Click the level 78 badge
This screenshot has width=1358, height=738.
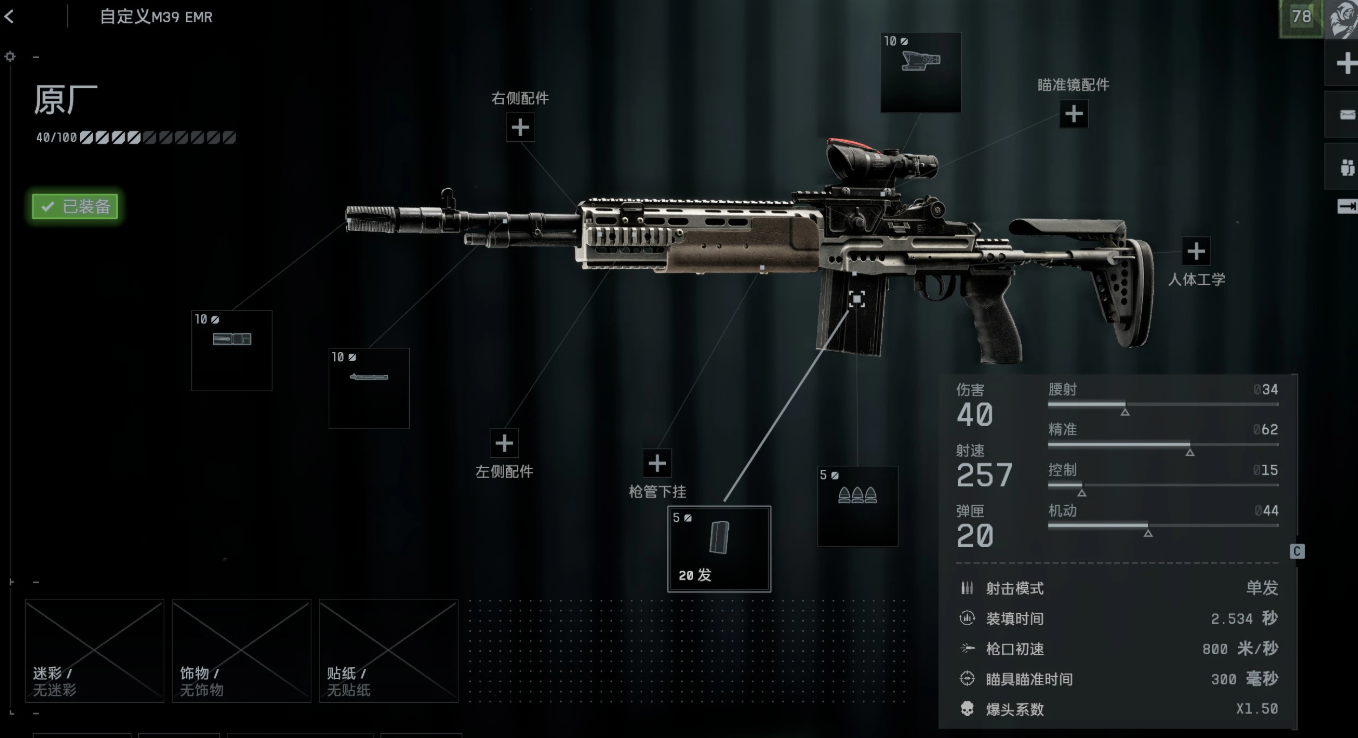pos(1301,17)
